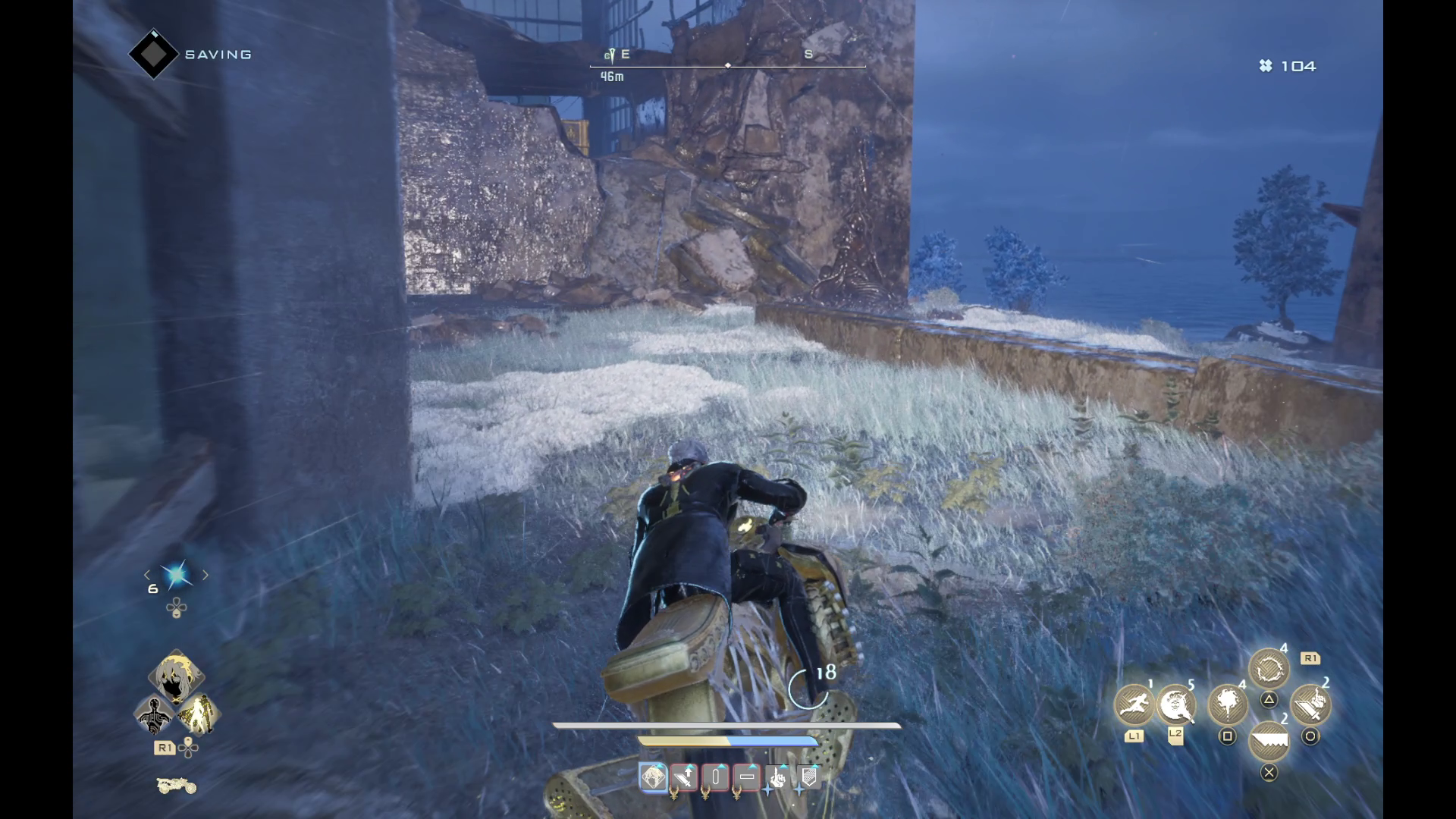The width and height of the screenshot is (1456, 819).
Task: Select the pointing hand buff icon
Action: pos(777,777)
